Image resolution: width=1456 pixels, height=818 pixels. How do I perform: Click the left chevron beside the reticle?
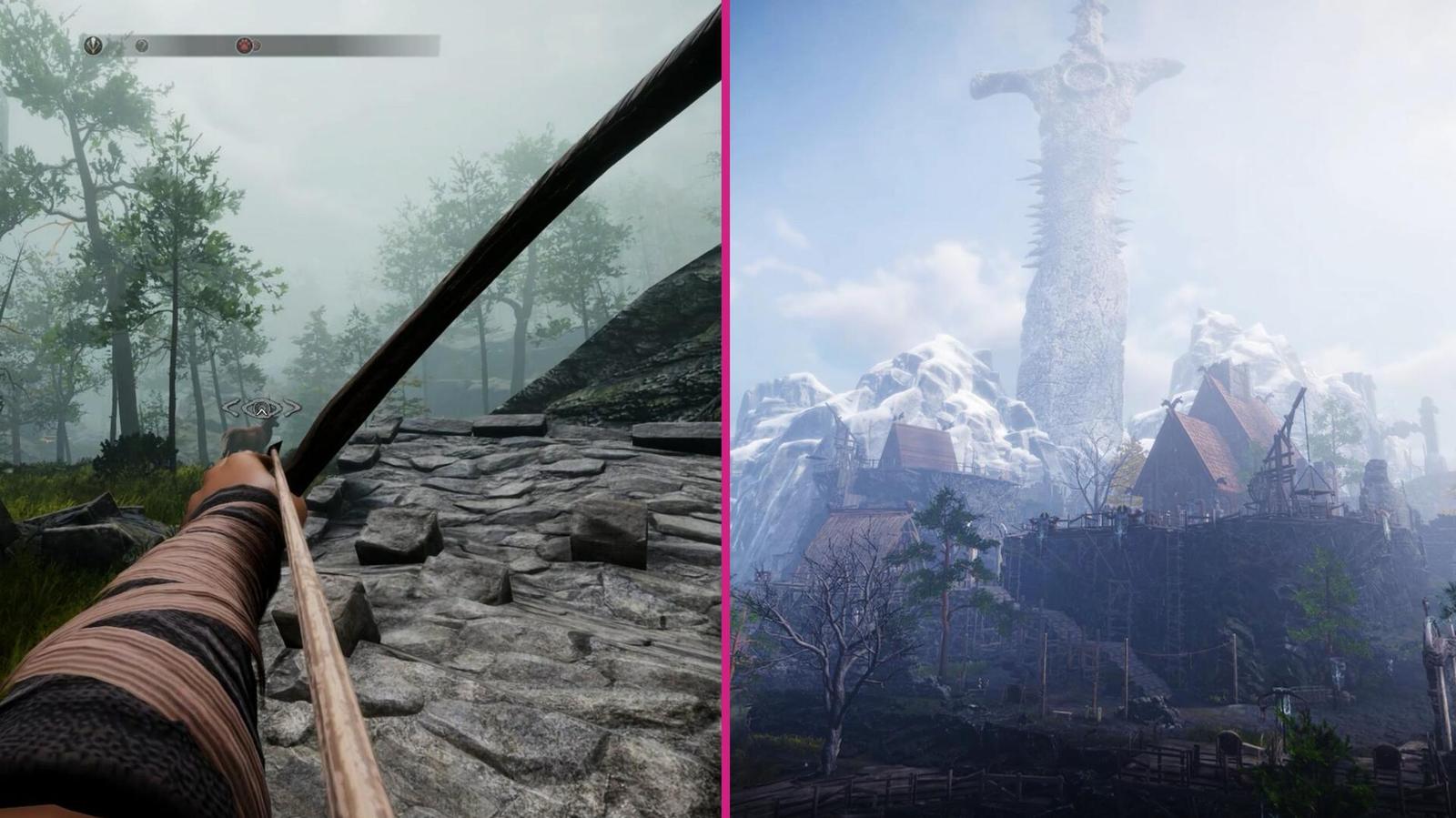(x=232, y=407)
